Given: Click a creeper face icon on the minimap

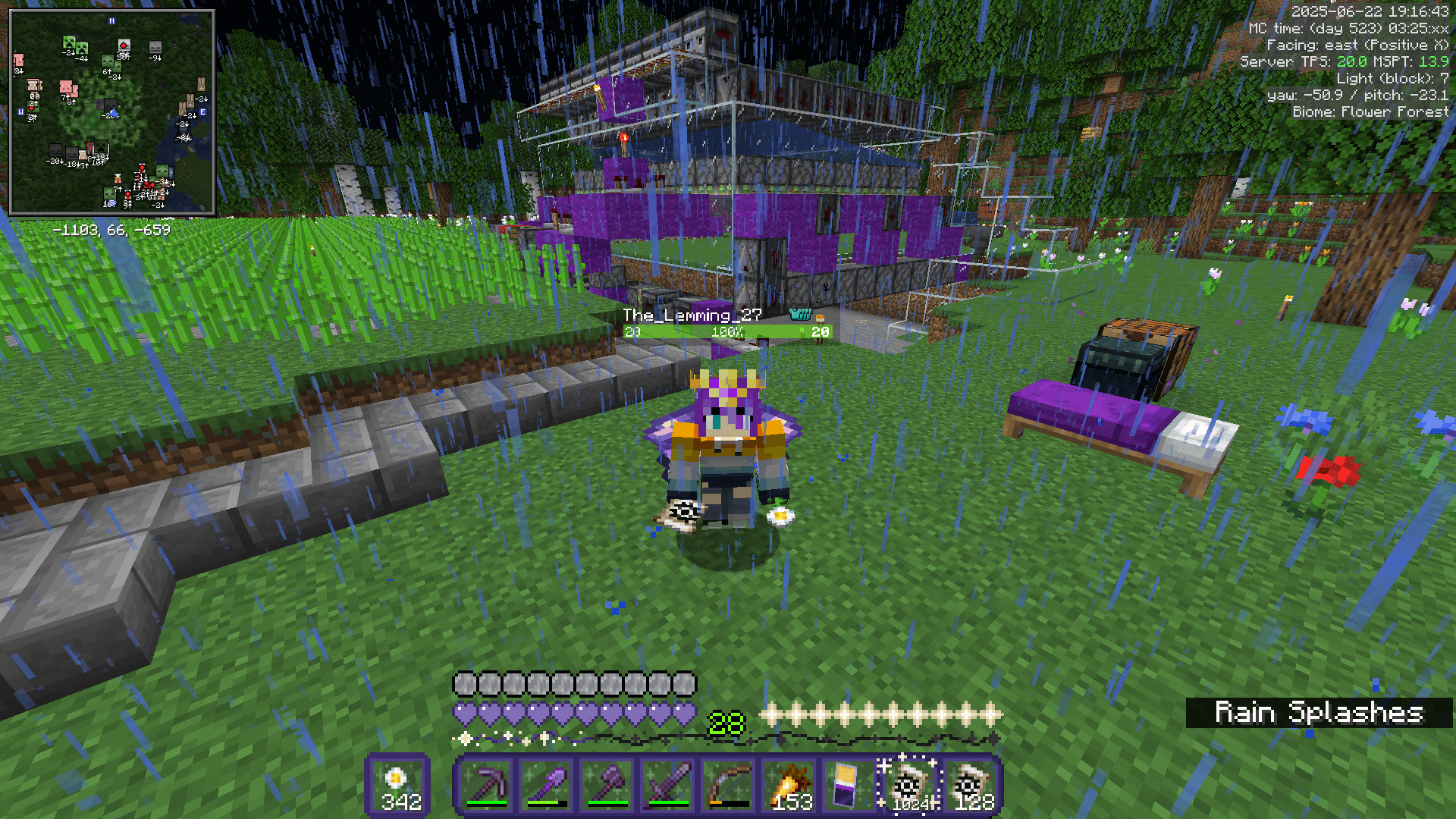Looking at the screenshot, I should (x=70, y=42).
